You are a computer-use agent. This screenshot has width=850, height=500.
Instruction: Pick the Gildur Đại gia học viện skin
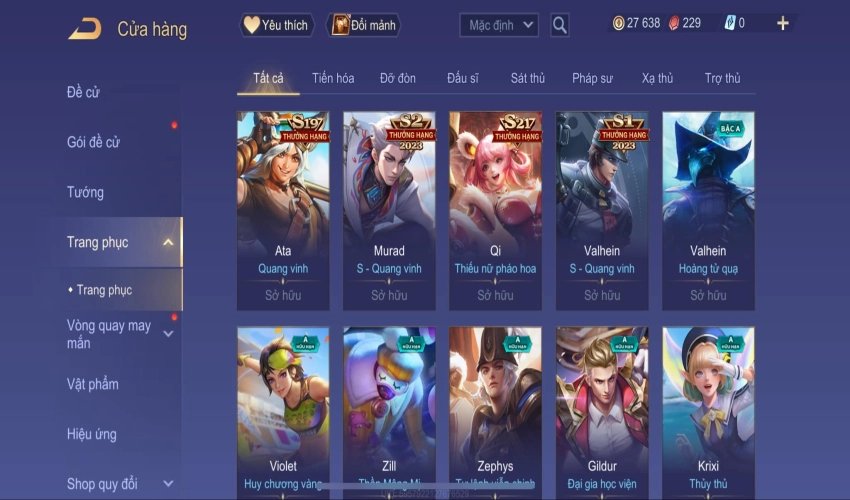pos(601,410)
